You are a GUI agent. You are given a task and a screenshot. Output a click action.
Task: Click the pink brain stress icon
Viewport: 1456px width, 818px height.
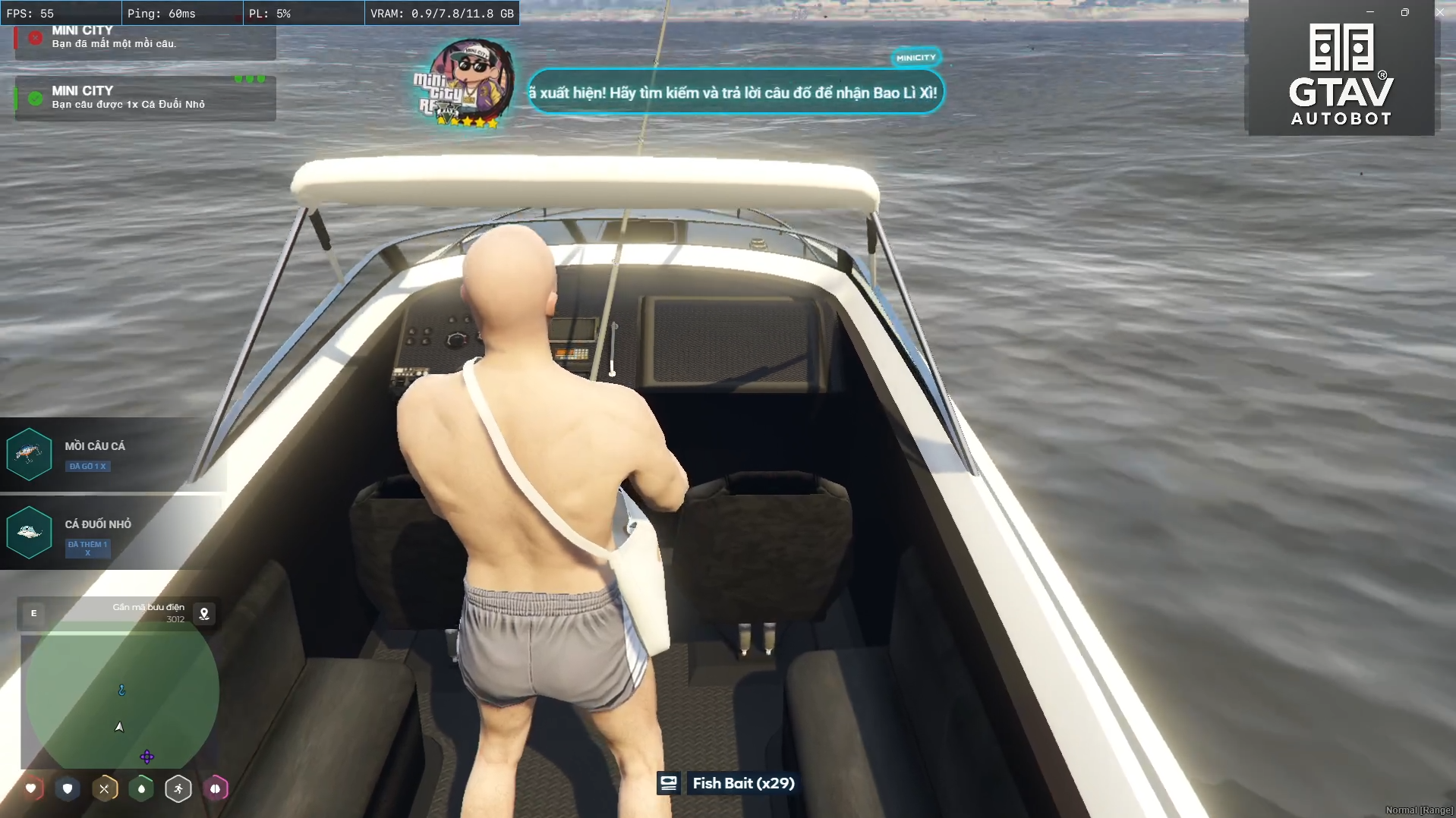216,788
